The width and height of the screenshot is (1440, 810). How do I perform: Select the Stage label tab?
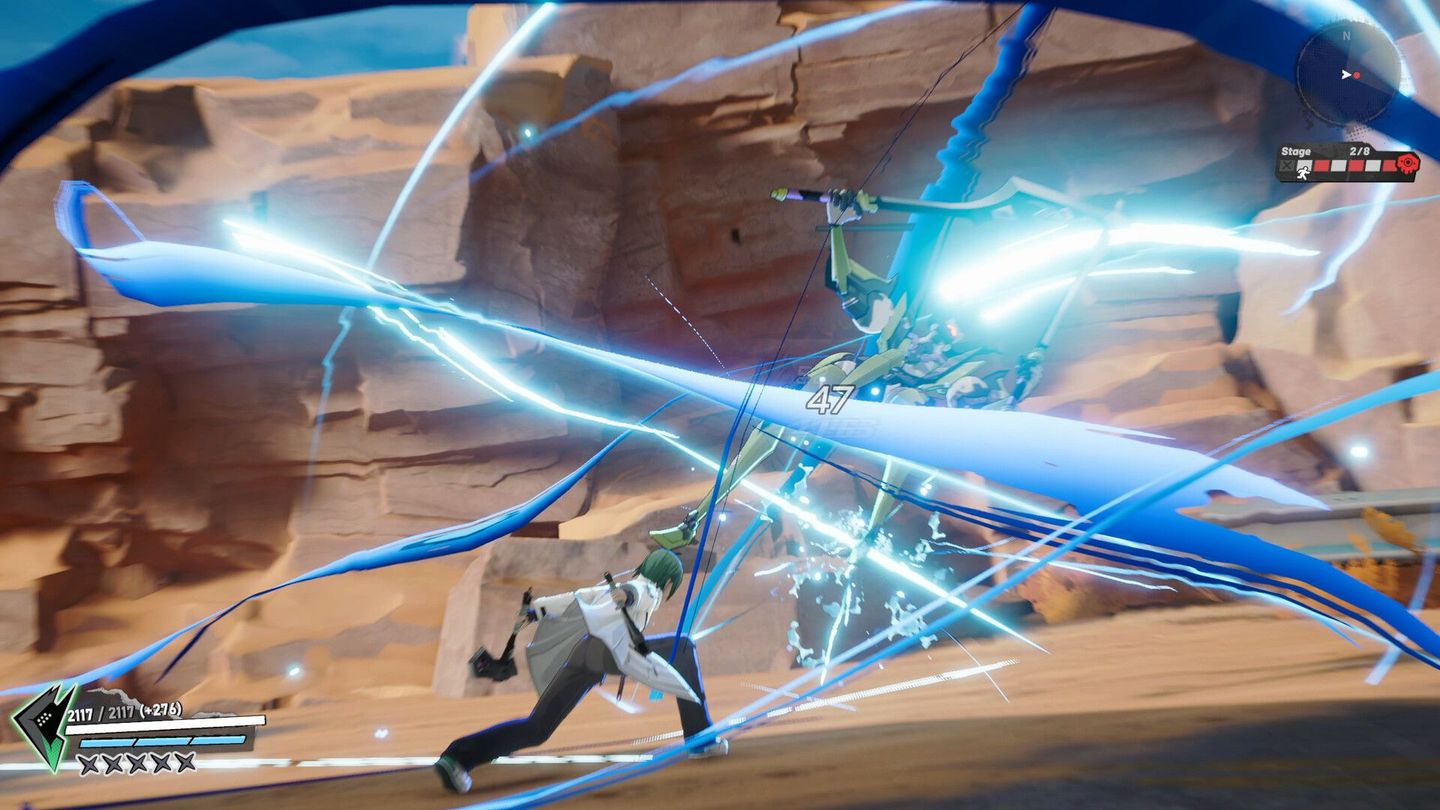(1296, 151)
